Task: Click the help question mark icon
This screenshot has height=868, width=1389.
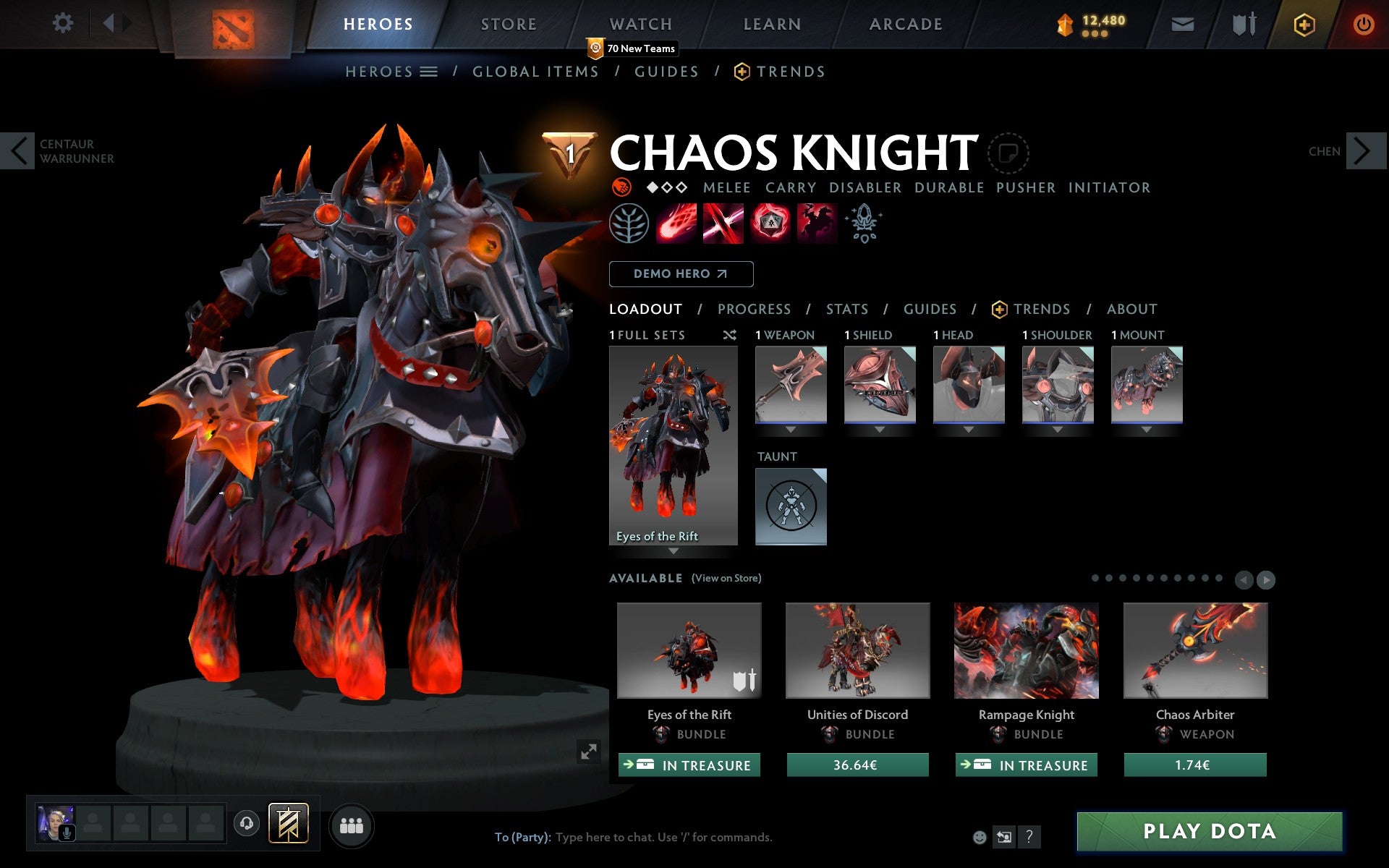Action: 1029,838
